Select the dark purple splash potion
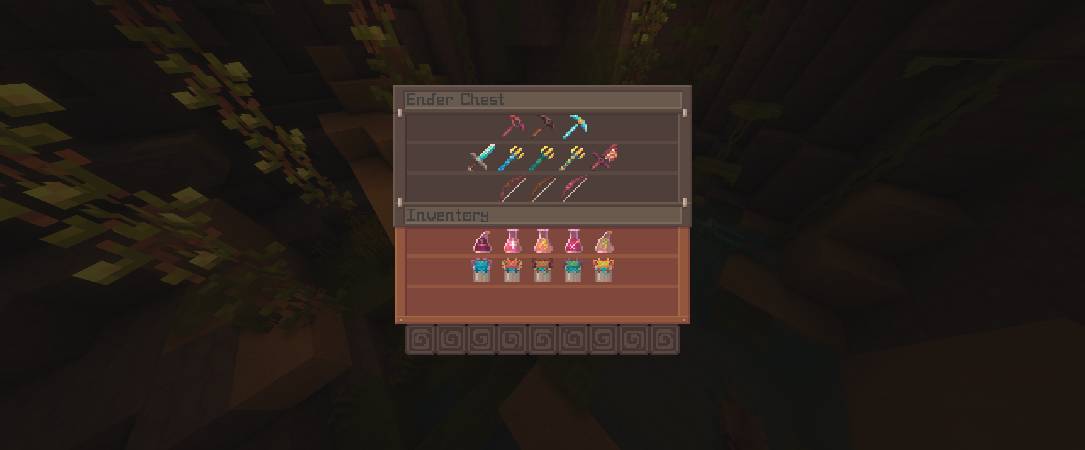The image size is (1085, 450). 482,241
